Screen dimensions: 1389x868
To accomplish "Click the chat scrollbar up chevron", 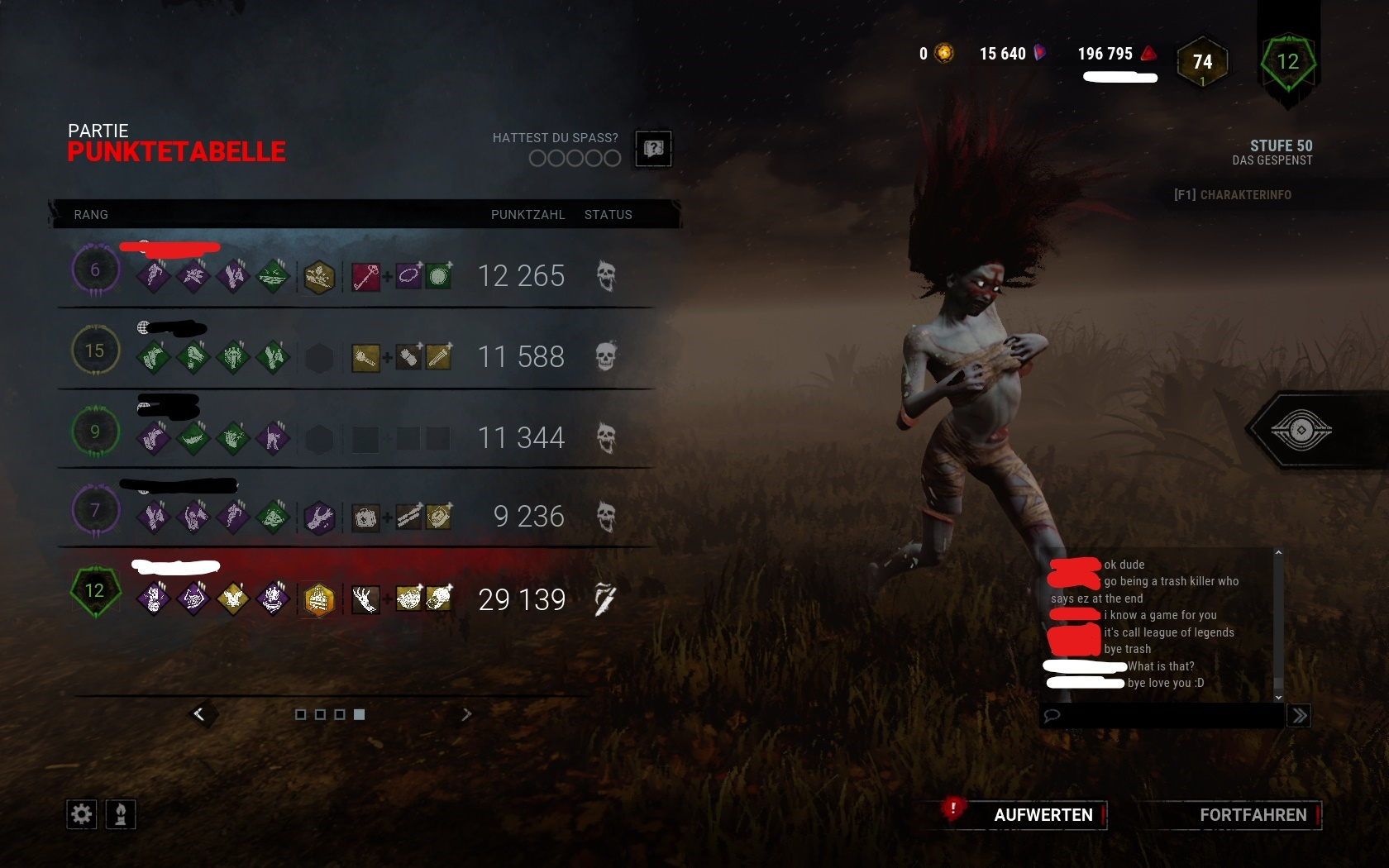I will pyautogui.click(x=1279, y=552).
